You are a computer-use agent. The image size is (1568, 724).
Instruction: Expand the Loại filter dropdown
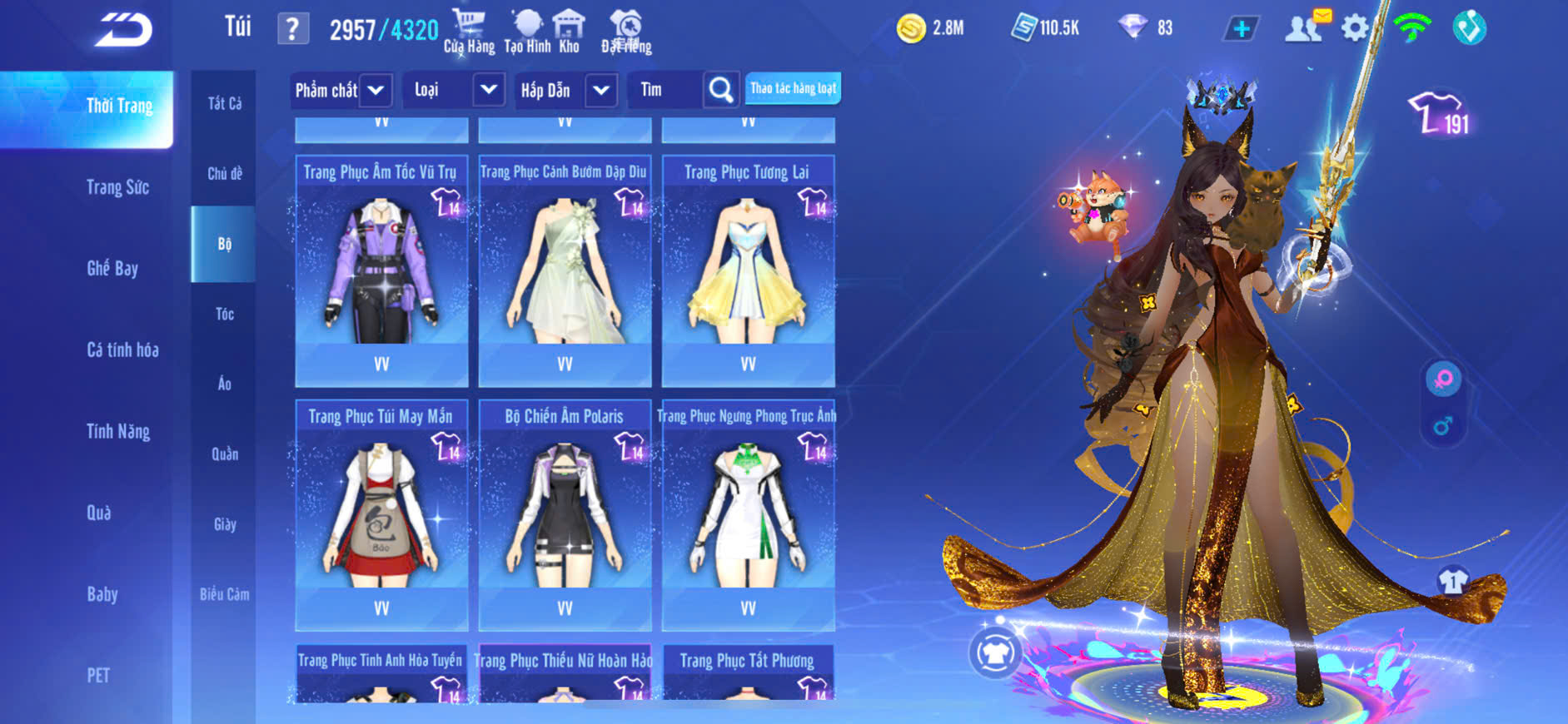[488, 90]
